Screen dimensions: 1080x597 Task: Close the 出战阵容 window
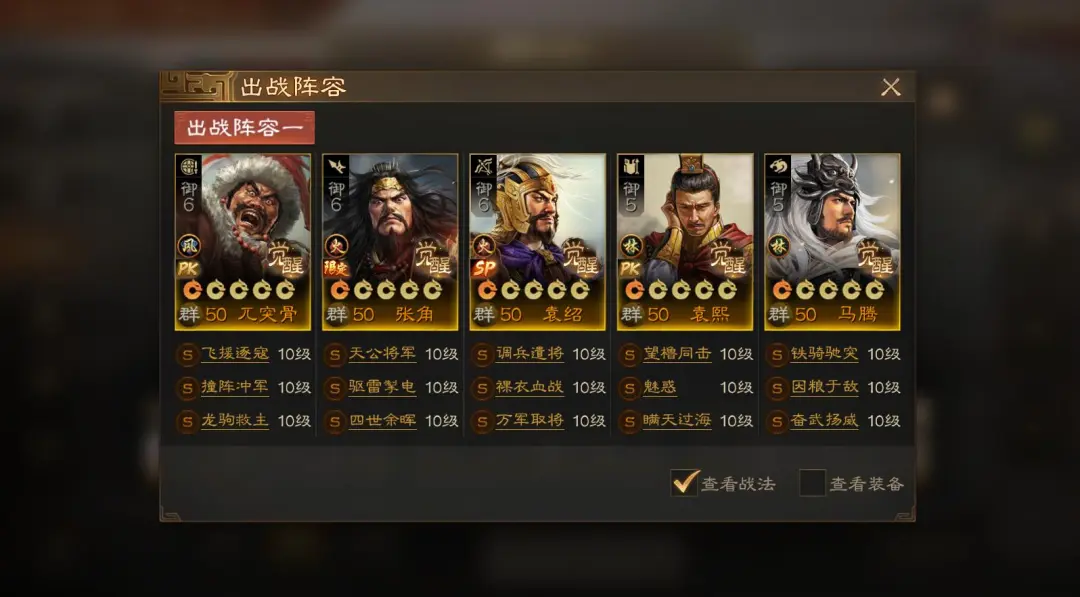tap(890, 87)
